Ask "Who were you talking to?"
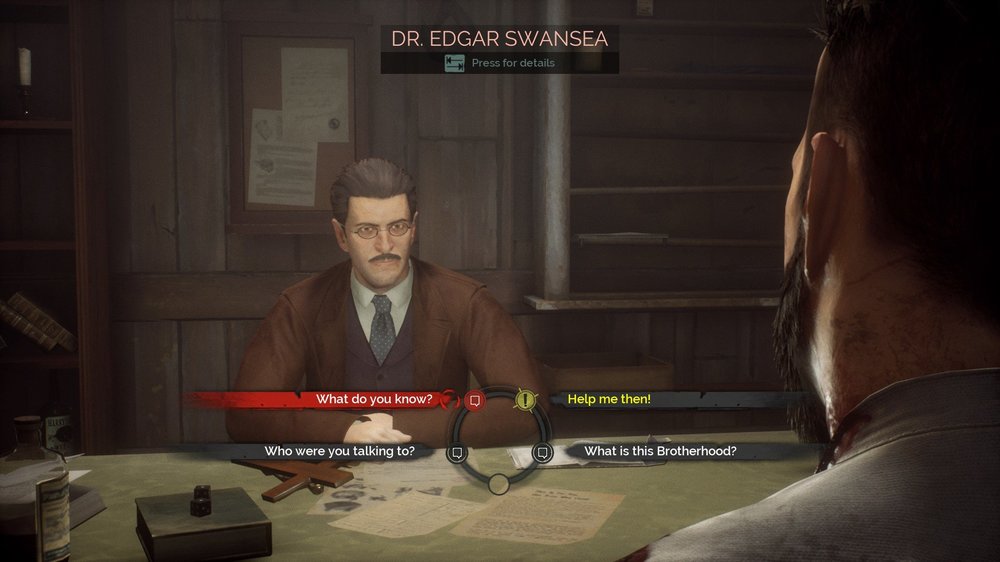 (339, 451)
